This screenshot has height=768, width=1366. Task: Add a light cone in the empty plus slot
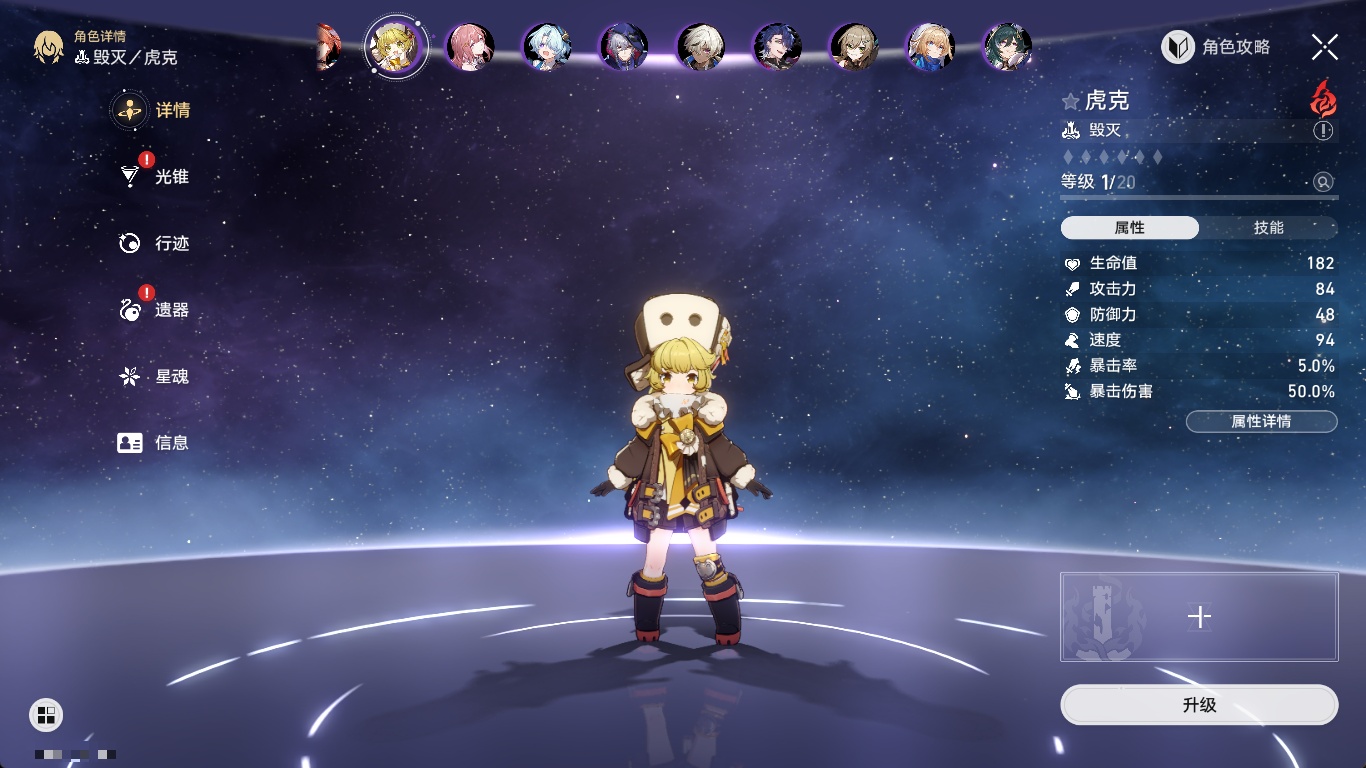click(1199, 617)
